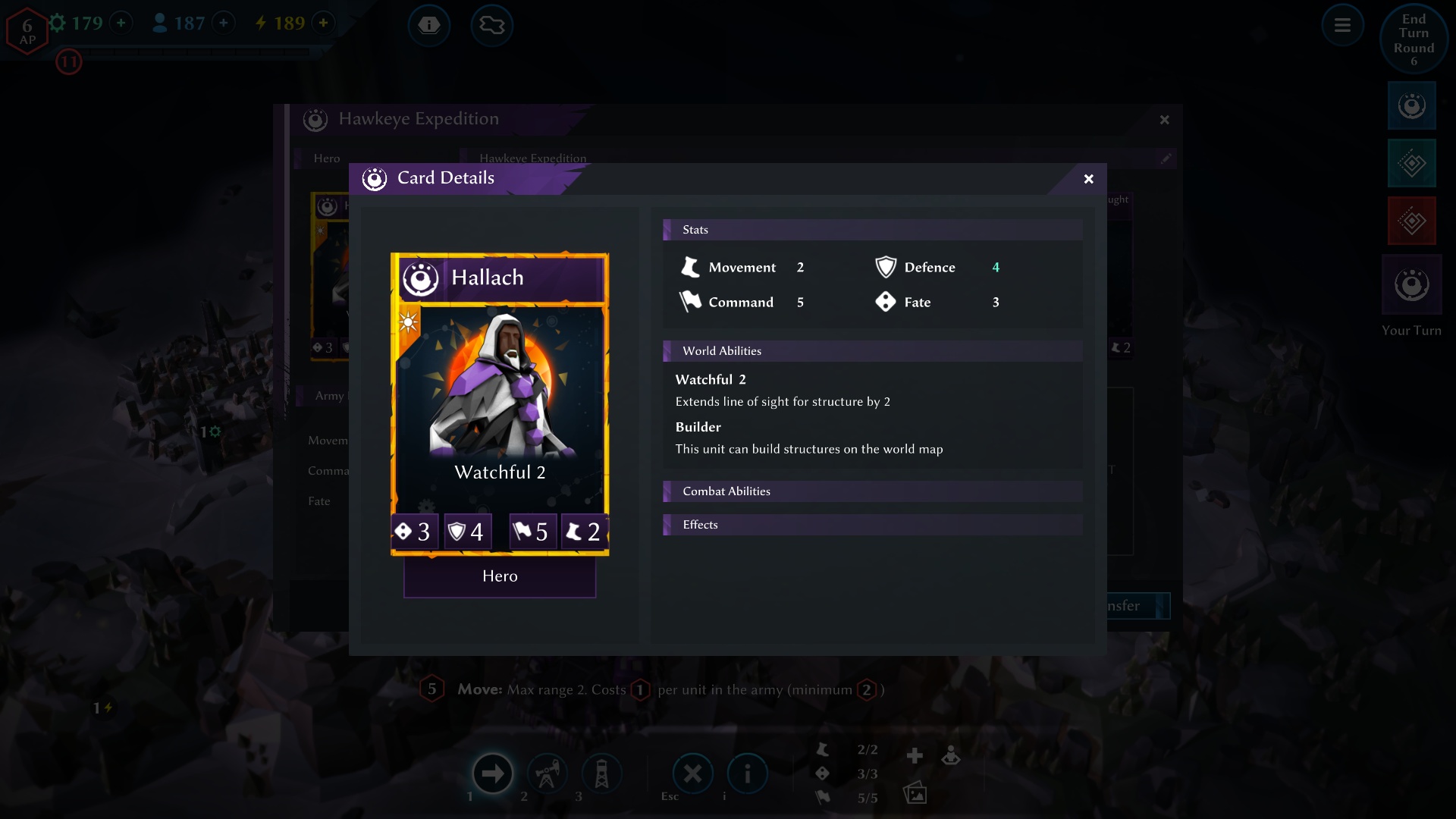The image size is (1456, 819).
Task: Close the Hawkeye Expedition panel
Action: [x=1164, y=120]
